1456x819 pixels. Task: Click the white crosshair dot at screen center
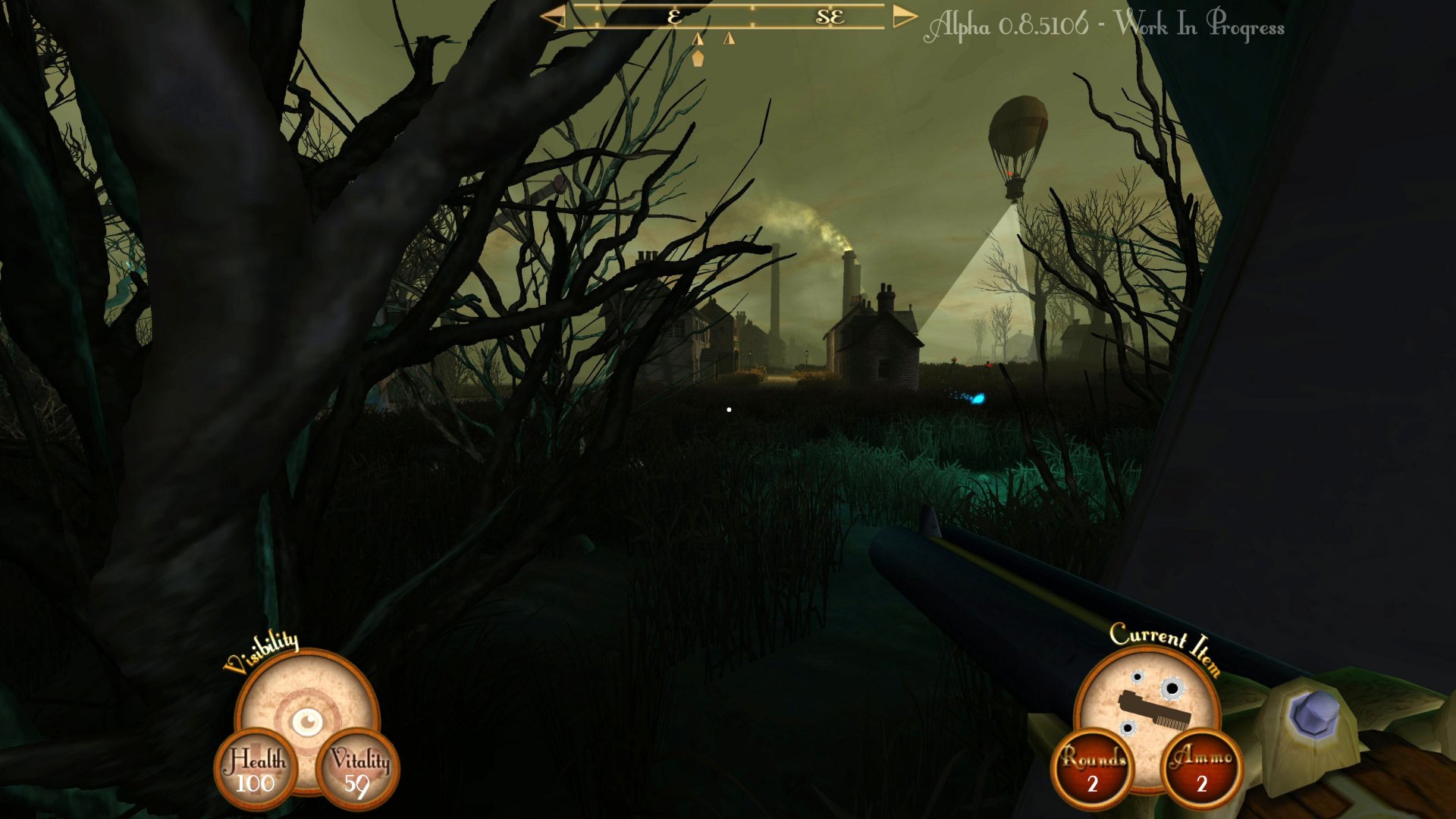tap(729, 409)
